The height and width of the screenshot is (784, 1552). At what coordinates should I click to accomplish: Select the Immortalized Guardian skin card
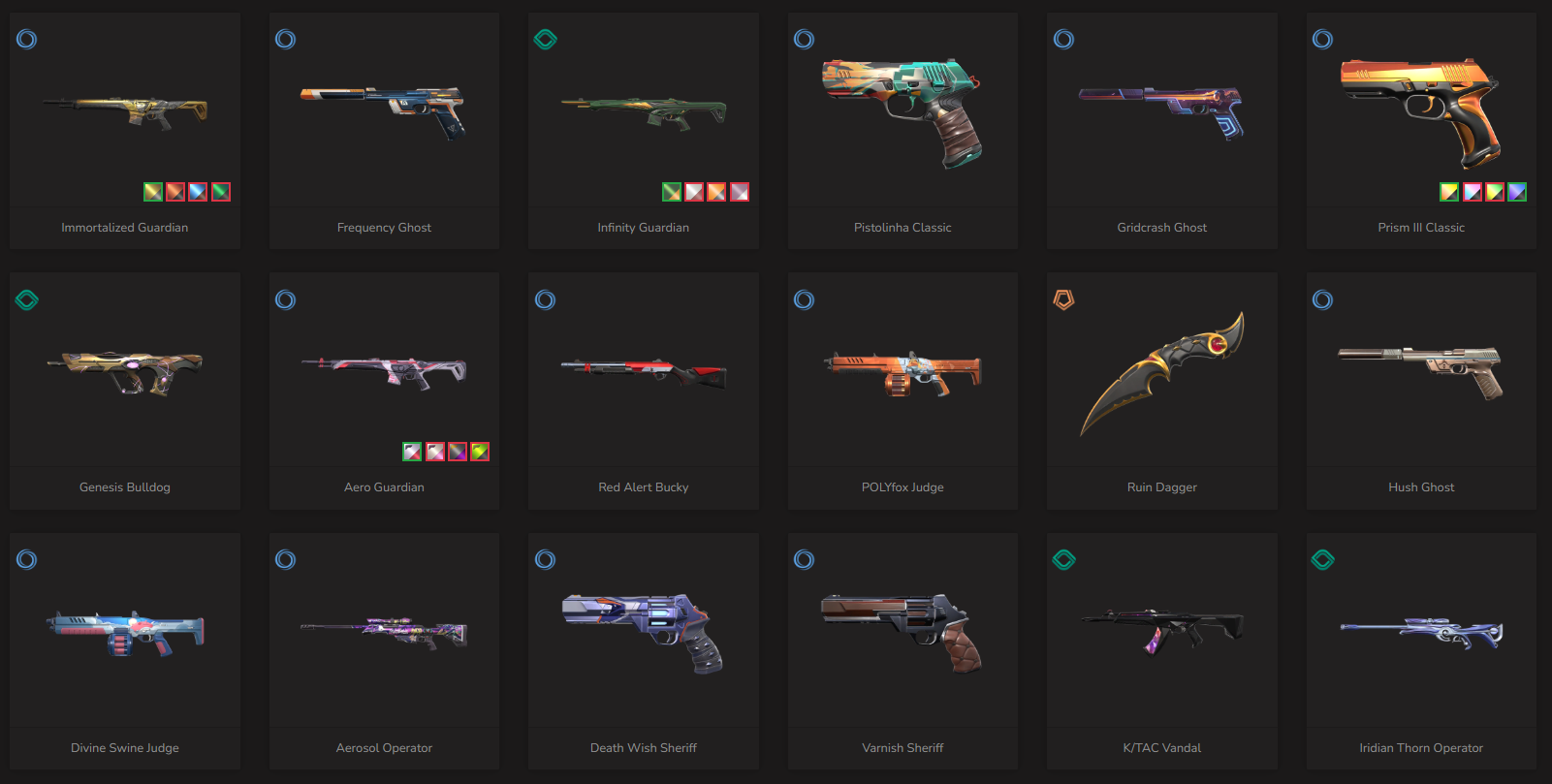pyautogui.click(x=125, y=116)
